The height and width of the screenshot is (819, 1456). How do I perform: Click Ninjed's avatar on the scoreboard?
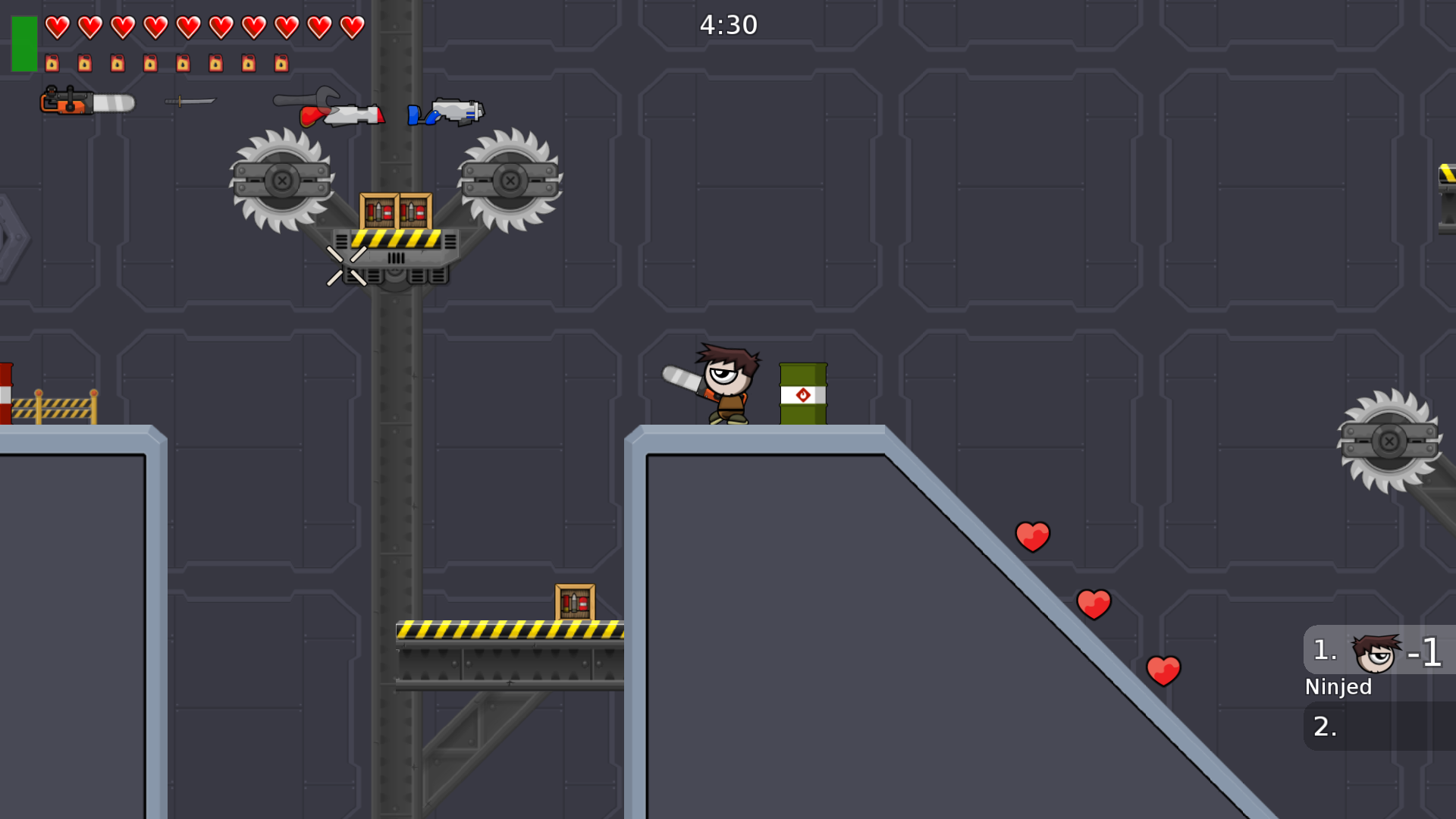tap(1375, 651)
